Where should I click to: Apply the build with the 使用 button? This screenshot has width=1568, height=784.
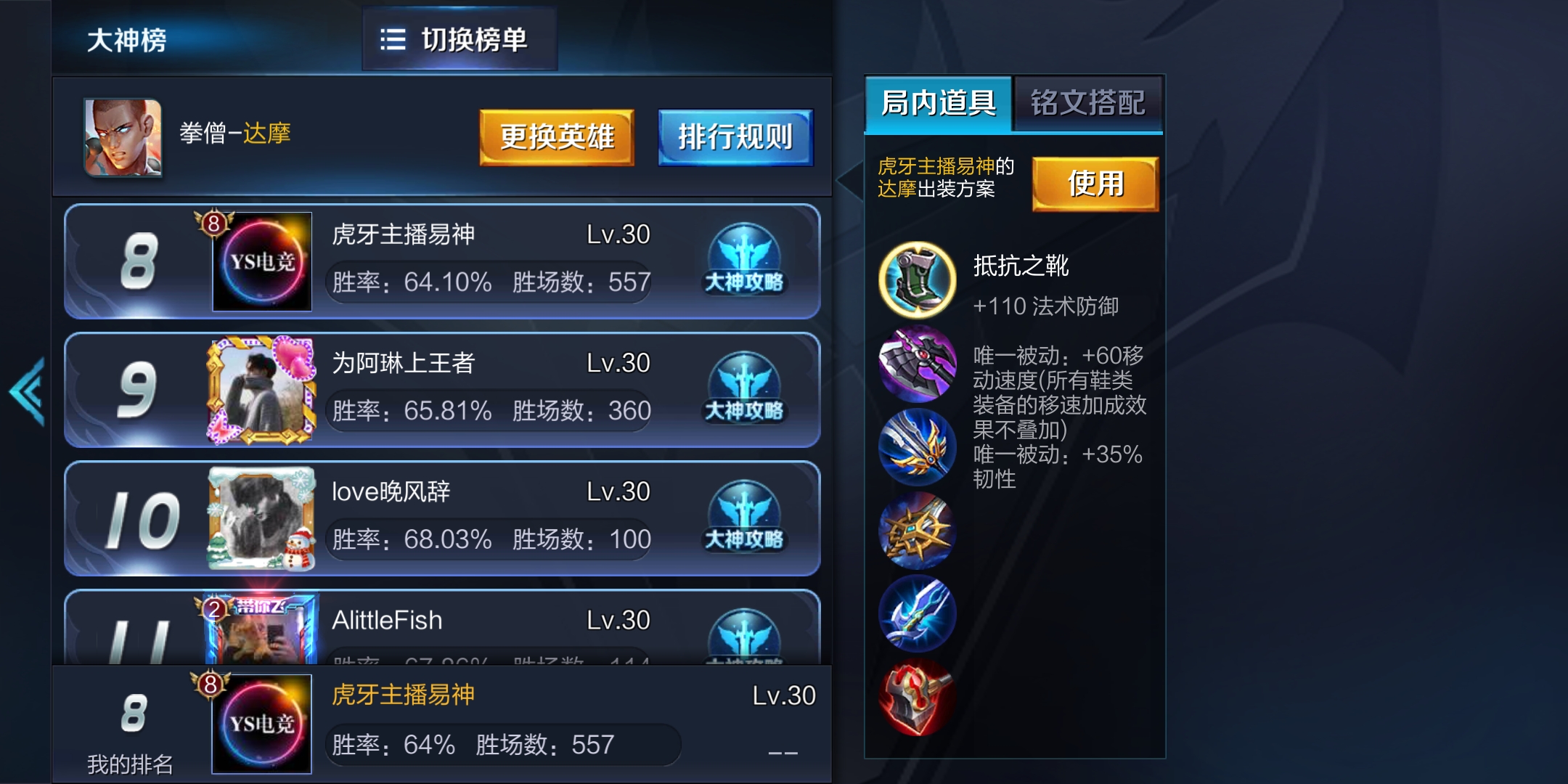click(x=1095, y=183)
